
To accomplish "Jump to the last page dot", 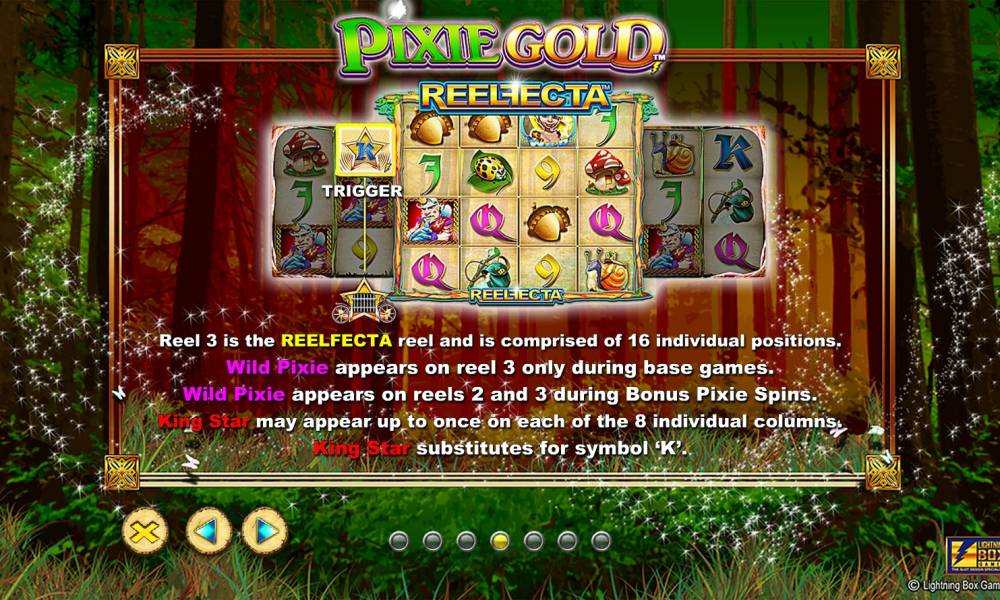I will coord(601,541).
